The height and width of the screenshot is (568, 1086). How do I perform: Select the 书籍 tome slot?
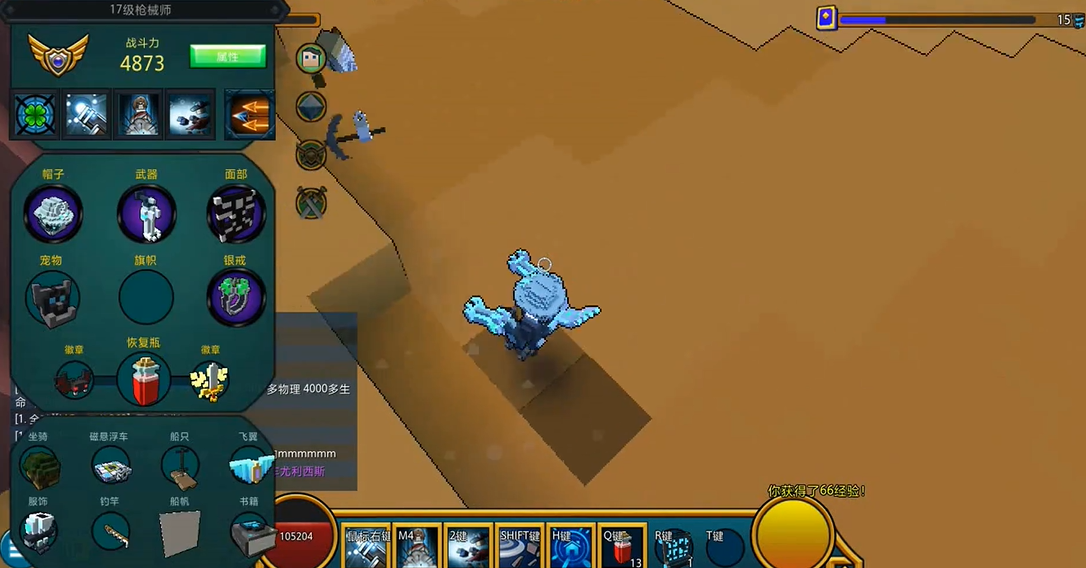tap(249, 533)
